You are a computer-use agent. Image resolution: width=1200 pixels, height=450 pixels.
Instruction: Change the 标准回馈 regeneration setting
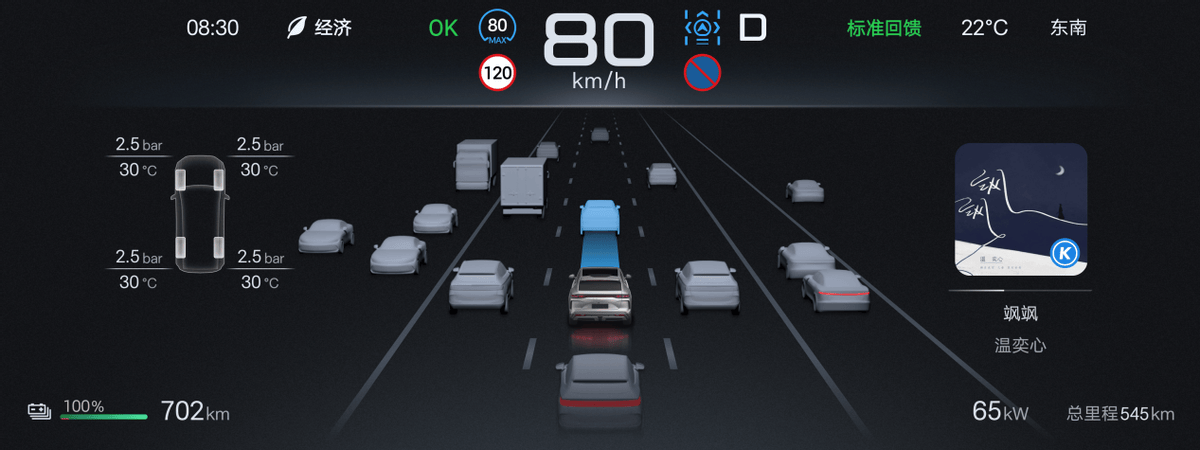coord(884,28)
